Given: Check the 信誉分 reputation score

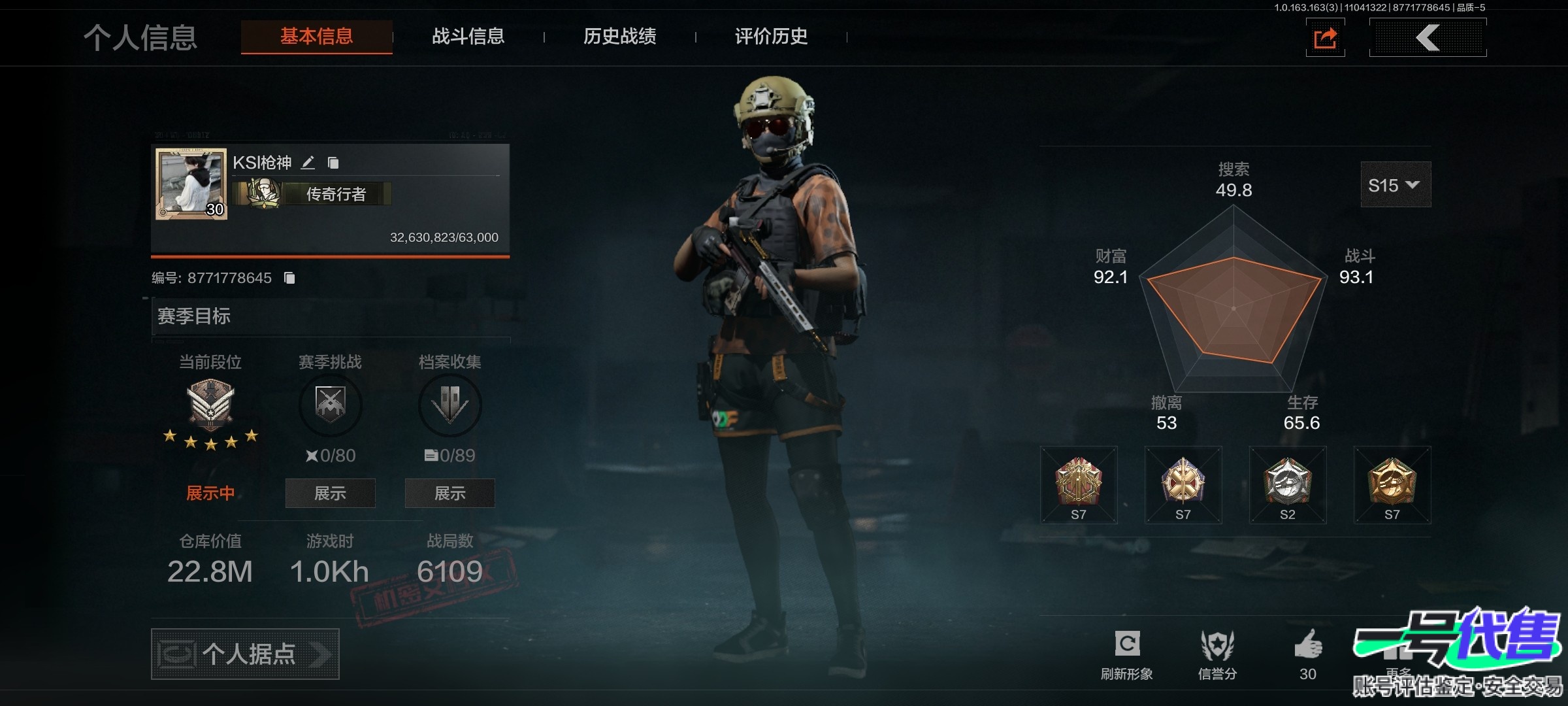Looking at the screenshot, I should pyautogui.click(x=1217, y=654).
